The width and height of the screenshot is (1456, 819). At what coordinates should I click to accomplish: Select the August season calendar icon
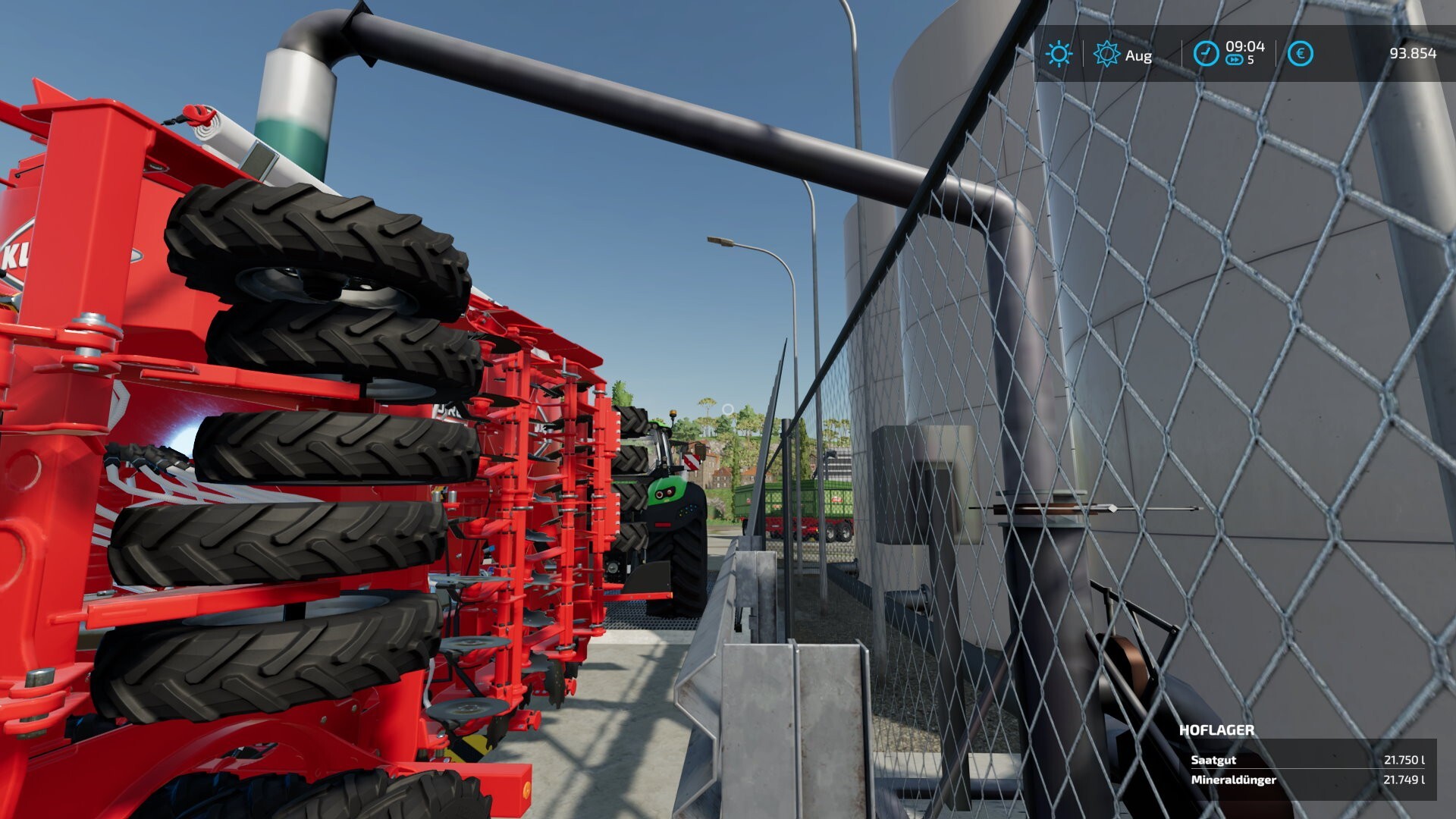[x=1106, y=54]
